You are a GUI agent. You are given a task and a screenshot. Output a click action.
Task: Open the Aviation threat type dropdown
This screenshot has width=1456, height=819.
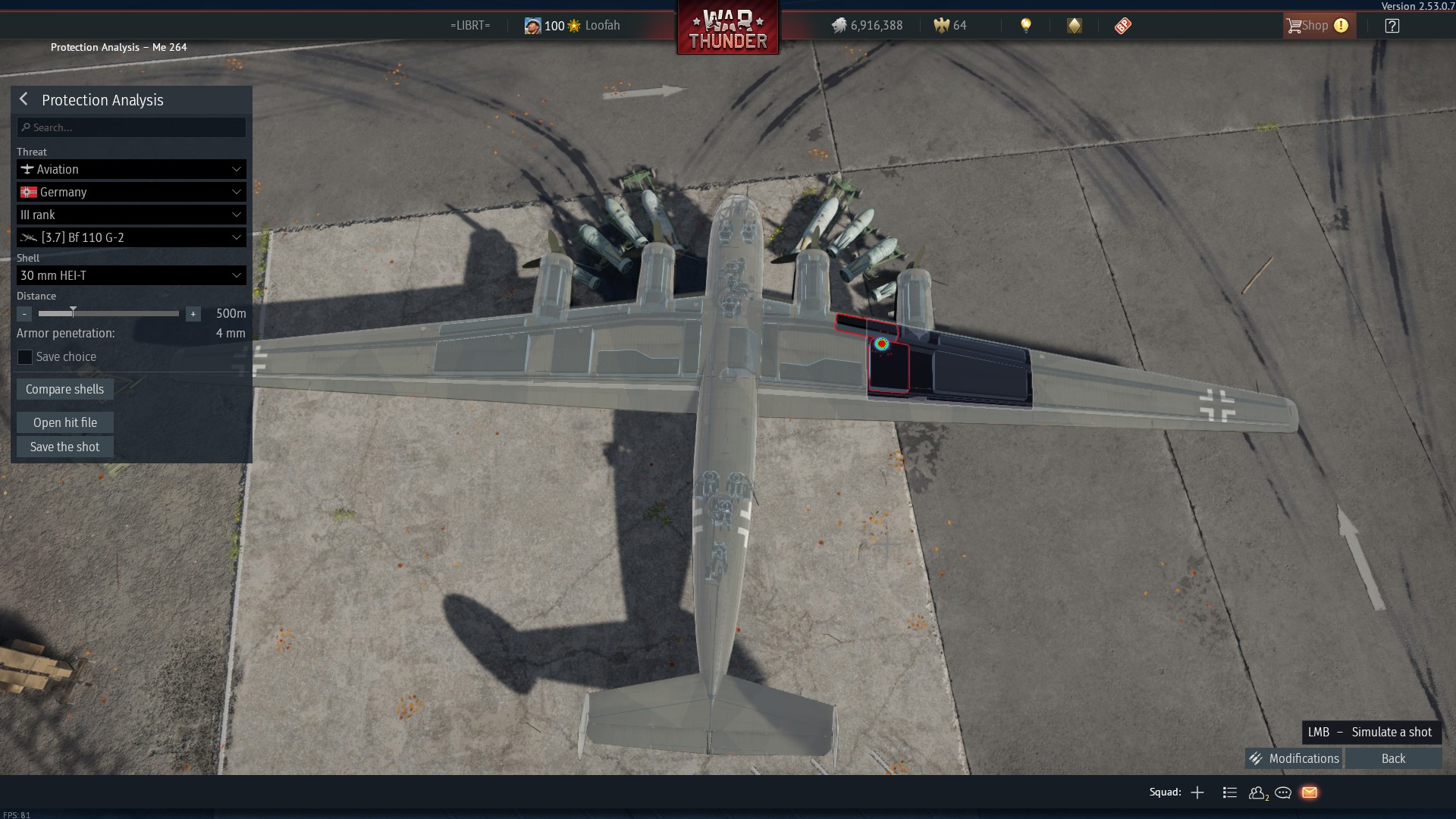[x=131, y=169]
